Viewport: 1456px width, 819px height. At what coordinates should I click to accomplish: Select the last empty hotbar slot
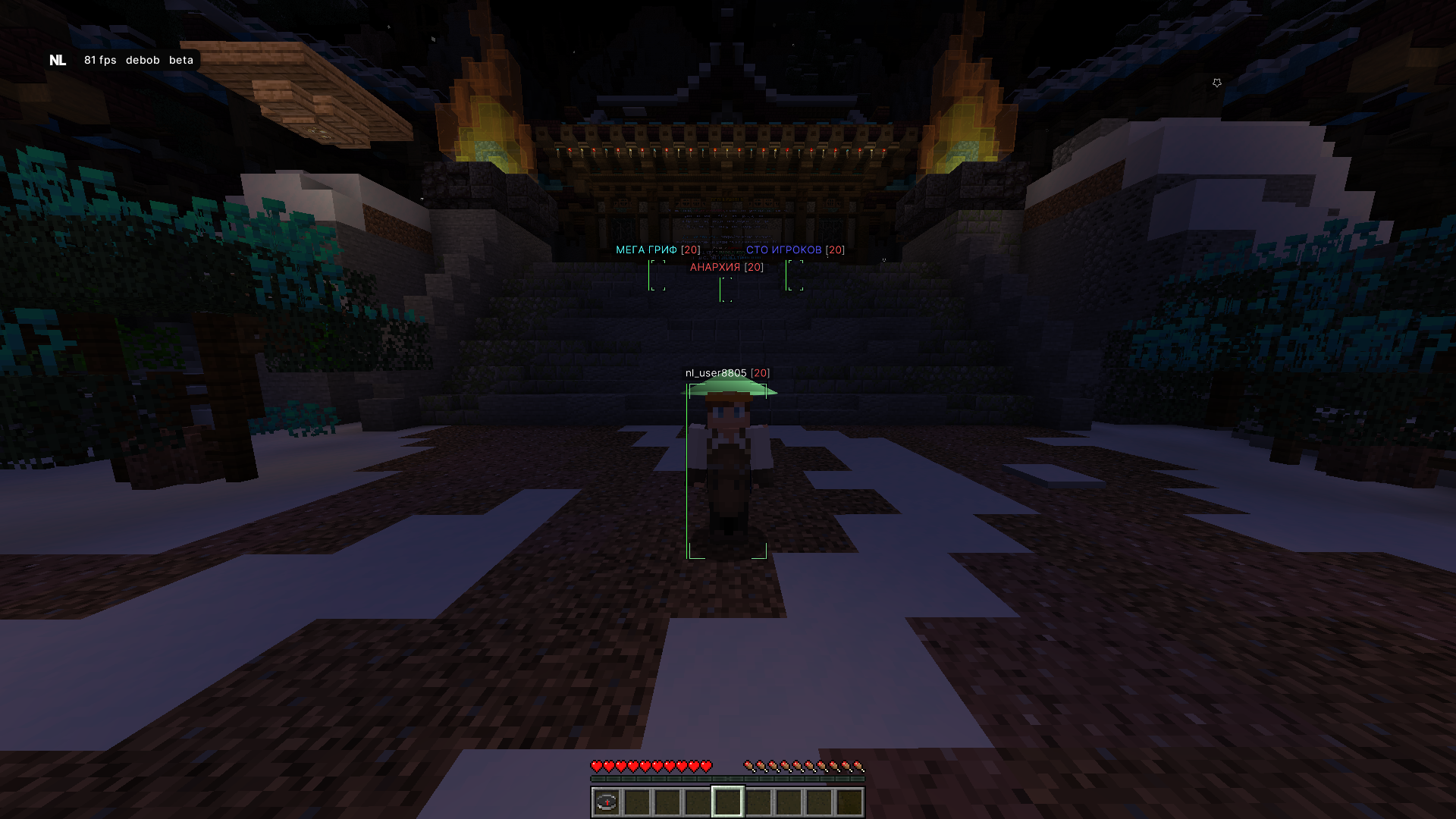tap(849, 802)
